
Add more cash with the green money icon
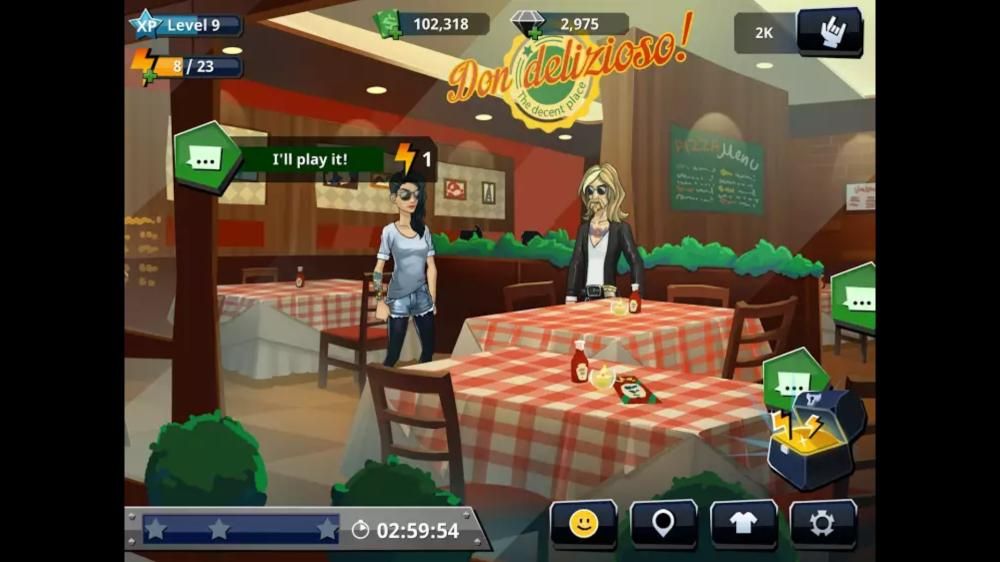click(388, 23)
